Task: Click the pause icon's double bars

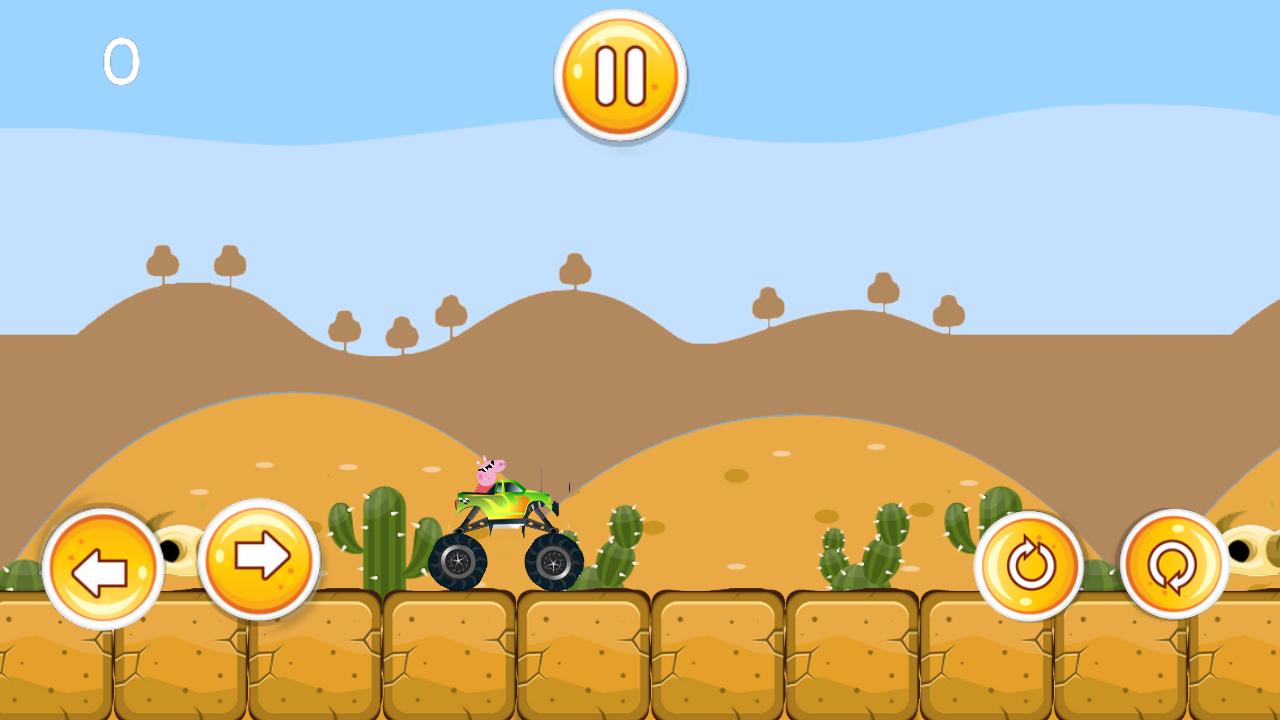Action: click(619, 73)
